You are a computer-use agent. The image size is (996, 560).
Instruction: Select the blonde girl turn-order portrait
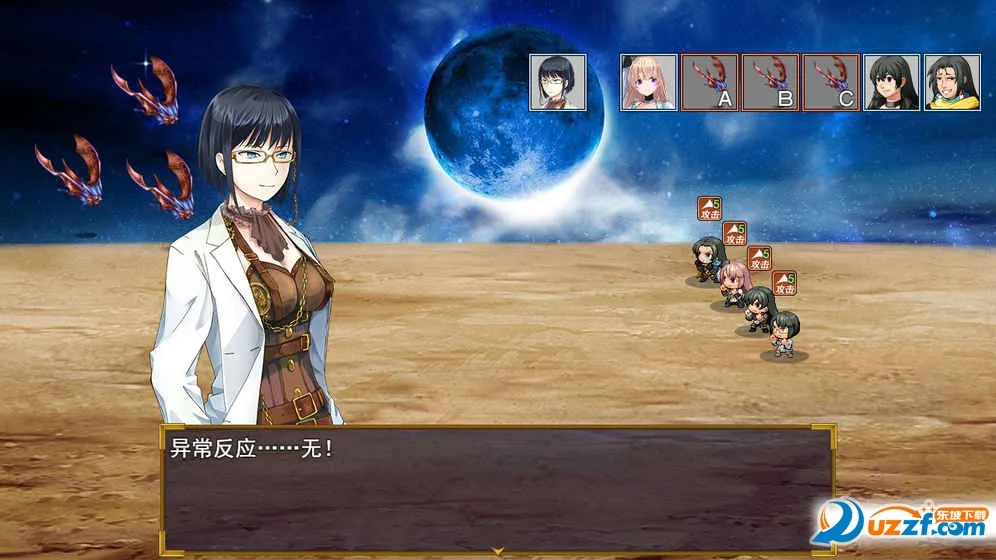point(648,82)
